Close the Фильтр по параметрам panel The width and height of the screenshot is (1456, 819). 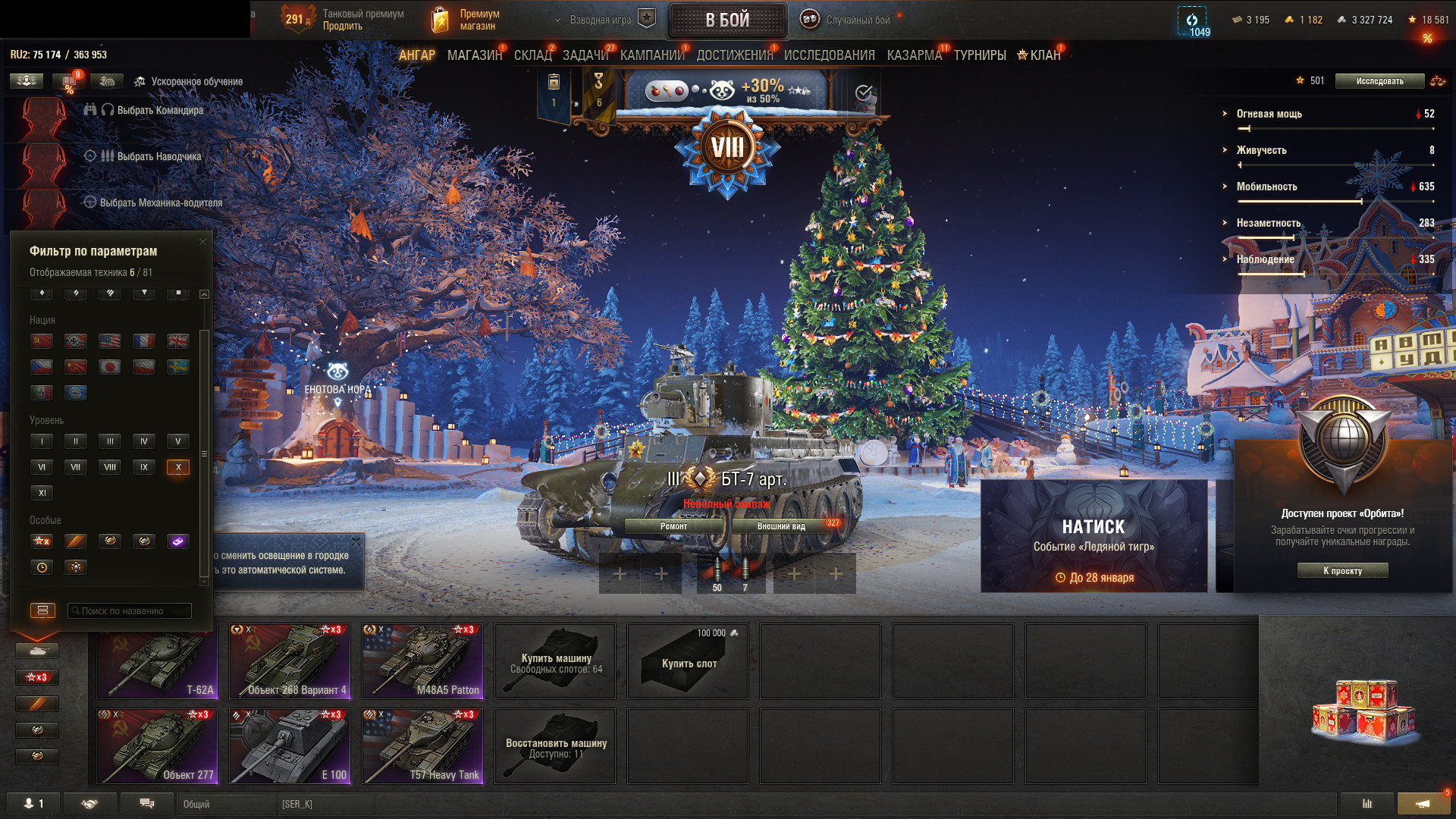(202, 242)
